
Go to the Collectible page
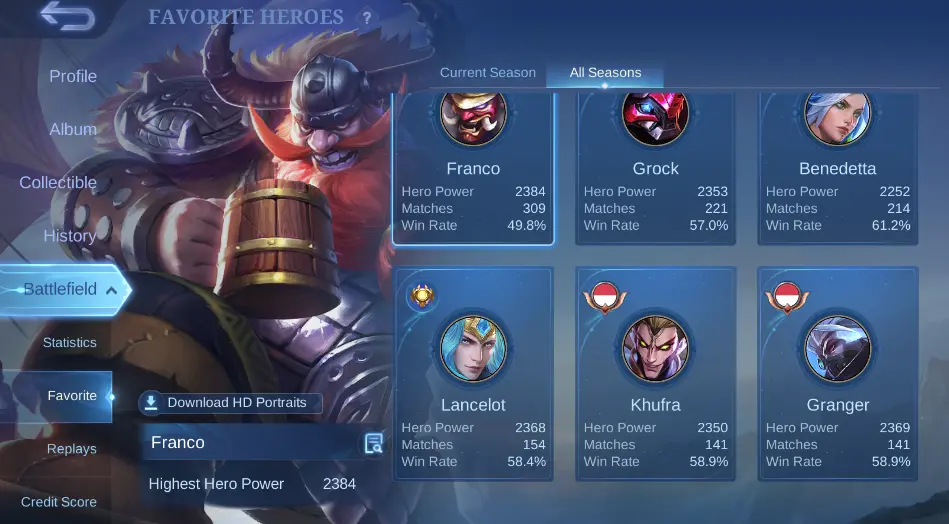point(58,182)
